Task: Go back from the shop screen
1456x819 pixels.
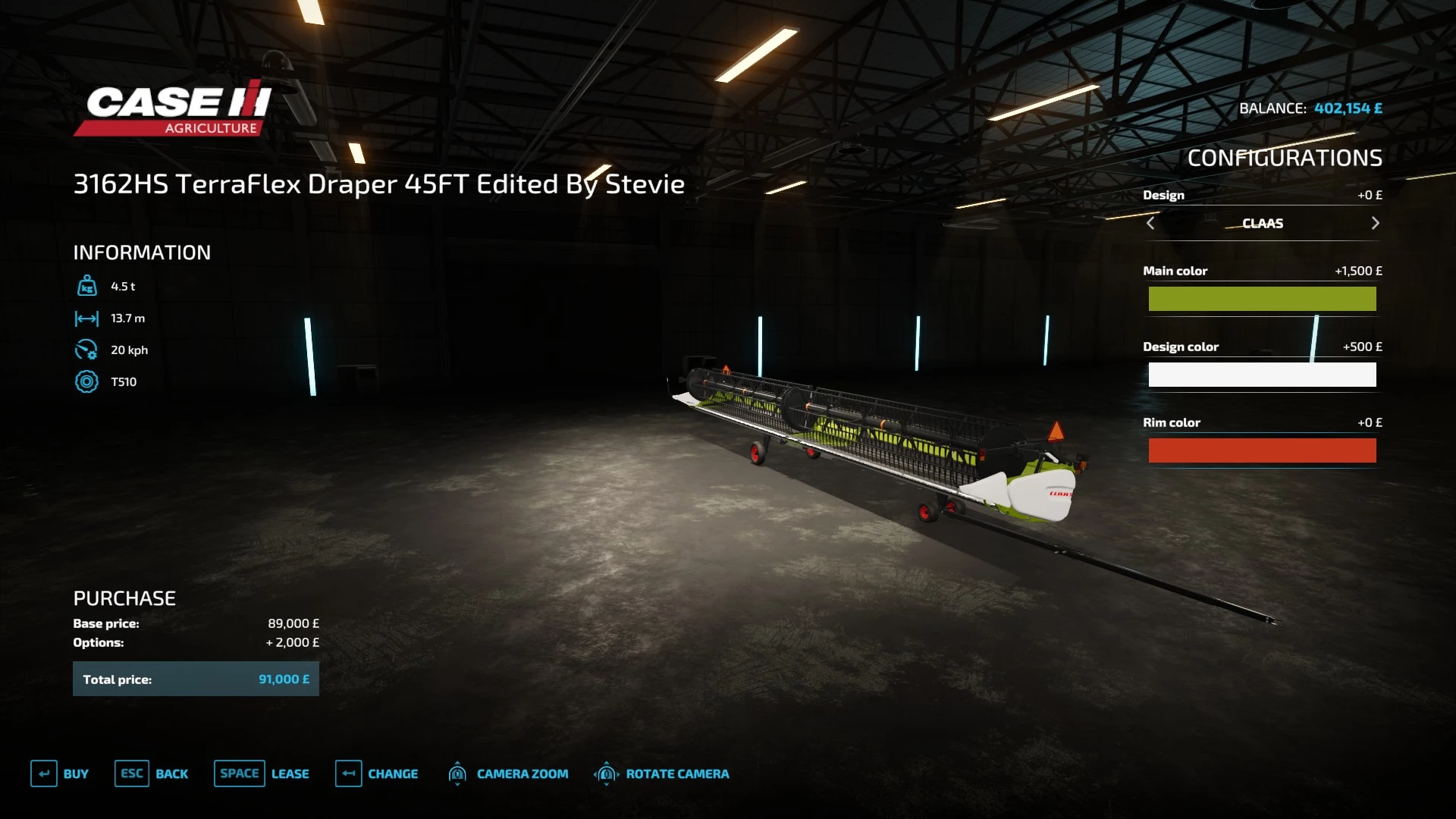Action: (x=152, y=773)
